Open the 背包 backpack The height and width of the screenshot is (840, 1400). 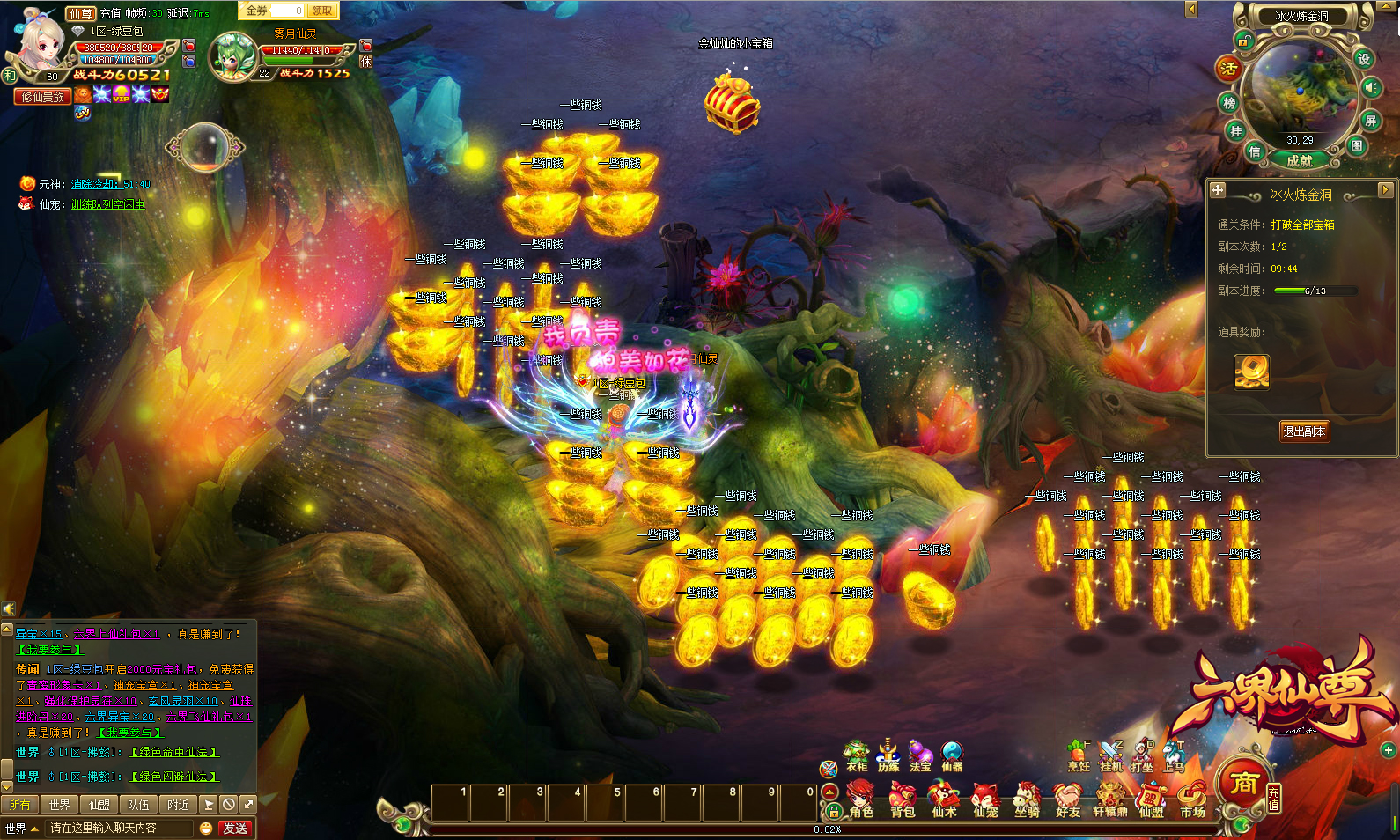[902, 801]
